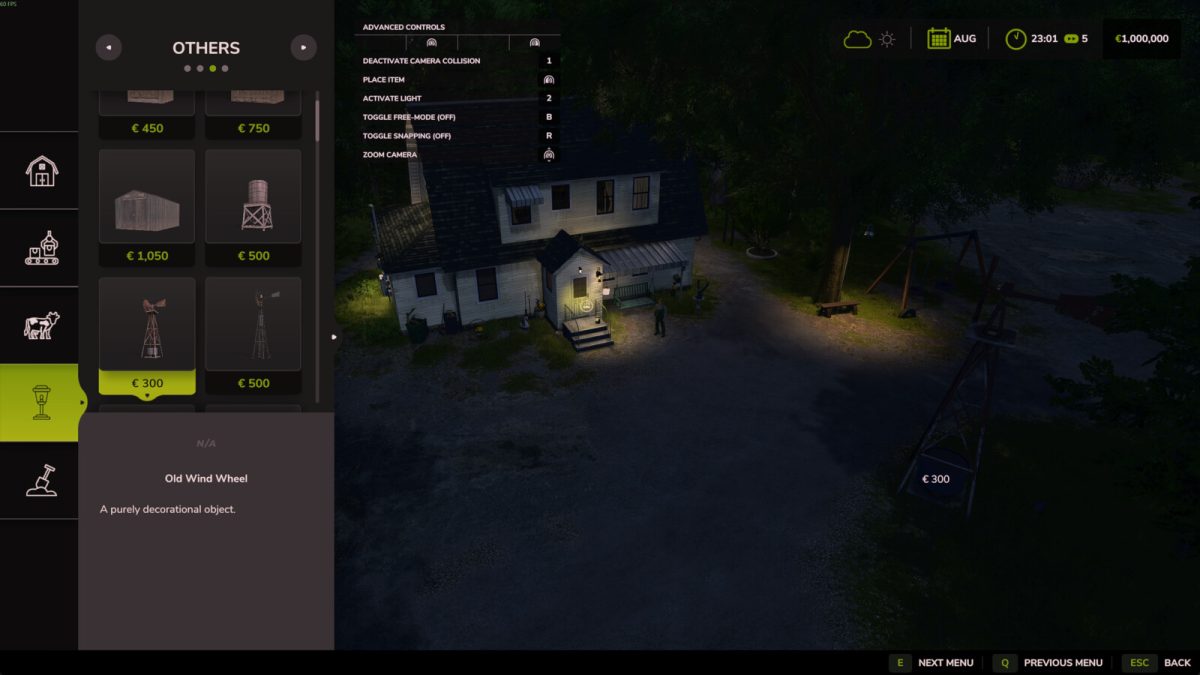Select the decoration category with the lamp icon

(41, 402)
